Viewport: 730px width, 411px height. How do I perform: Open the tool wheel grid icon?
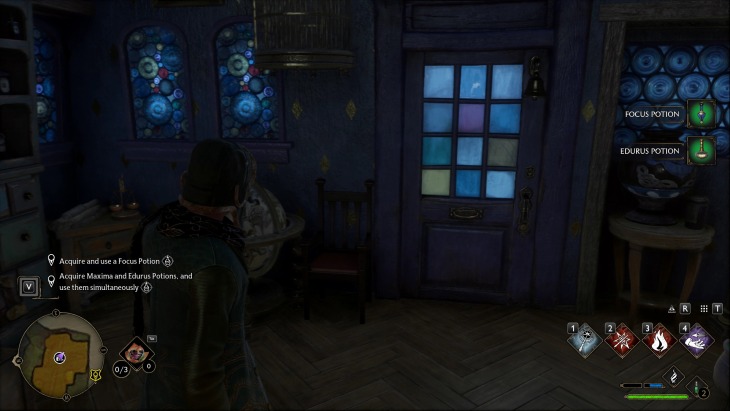(x=704, y=309)
